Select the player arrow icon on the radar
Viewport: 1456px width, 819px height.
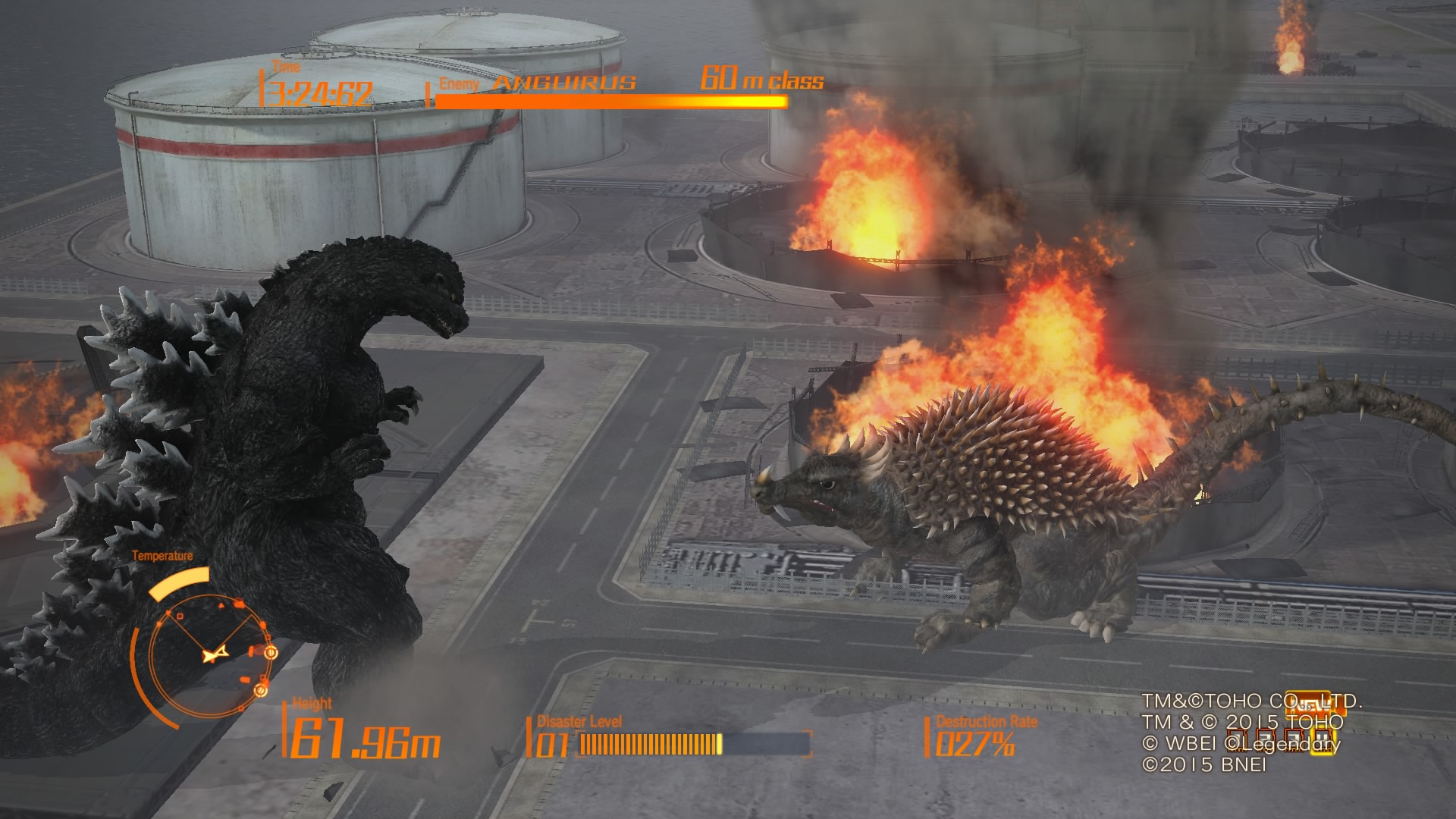tap(215, 655)
